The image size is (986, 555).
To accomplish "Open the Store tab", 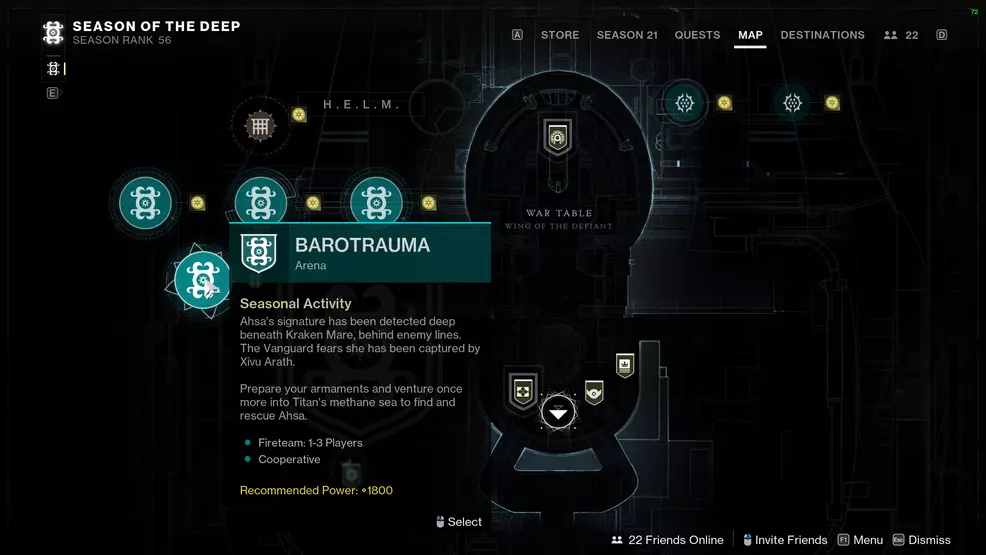I will click(560, 35).
